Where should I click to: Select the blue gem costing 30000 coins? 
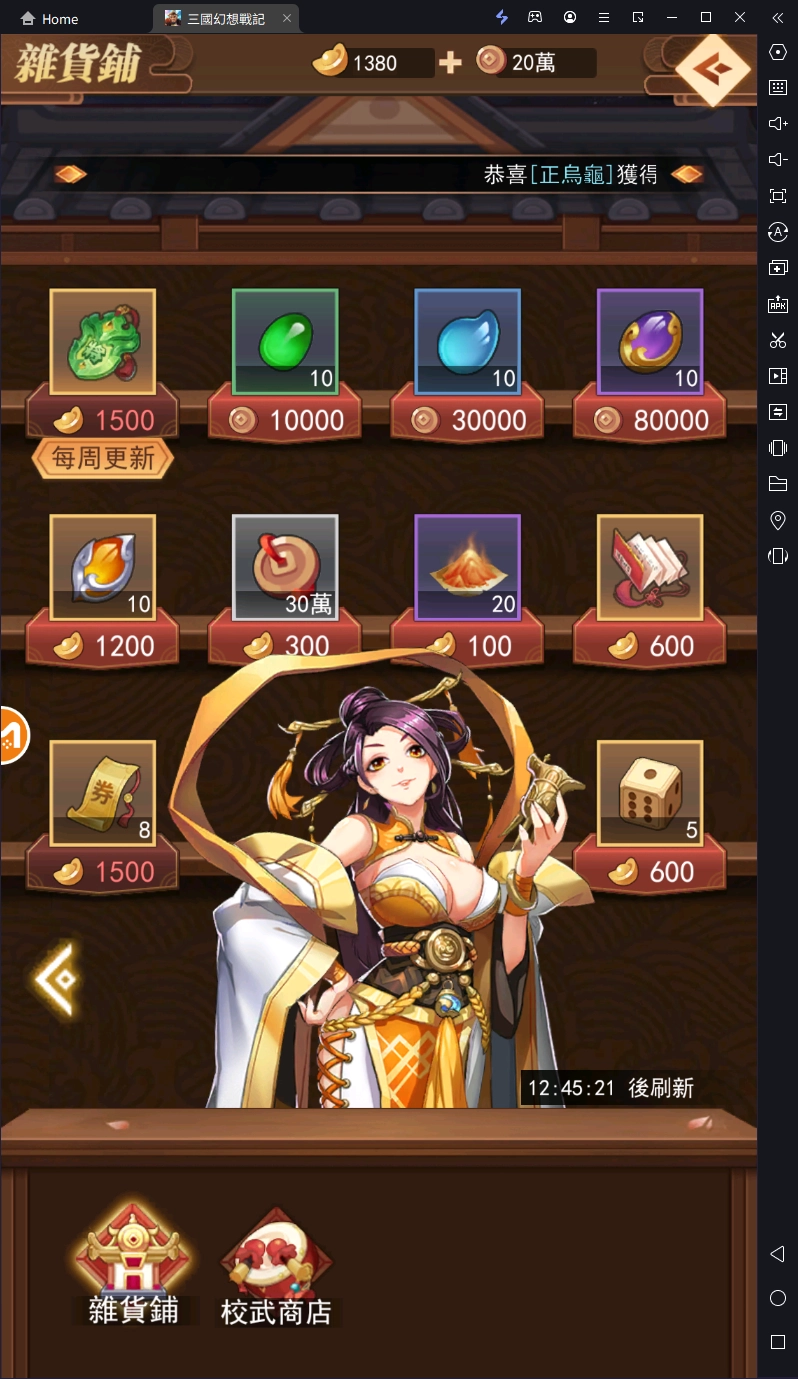coord(468,341)
